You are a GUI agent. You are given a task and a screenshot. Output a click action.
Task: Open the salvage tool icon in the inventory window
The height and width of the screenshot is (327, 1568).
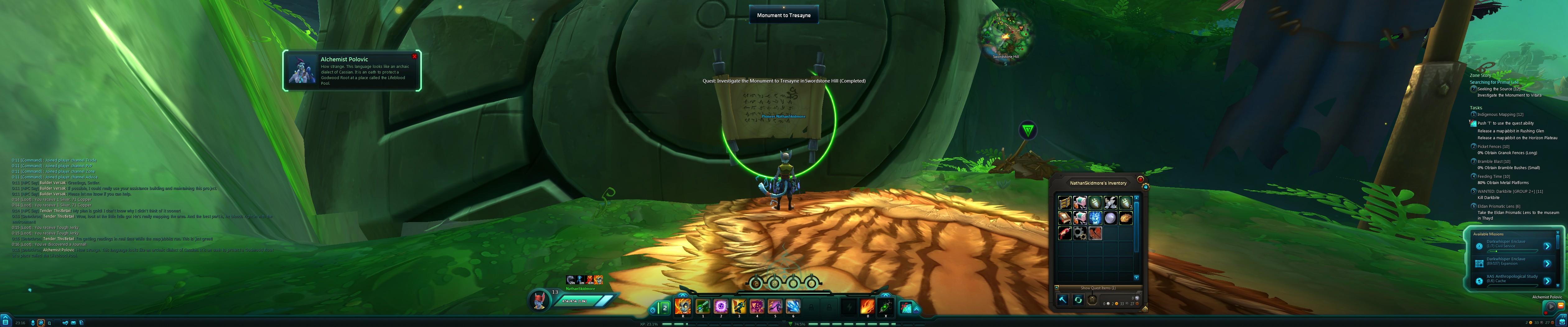(1063, 300)
